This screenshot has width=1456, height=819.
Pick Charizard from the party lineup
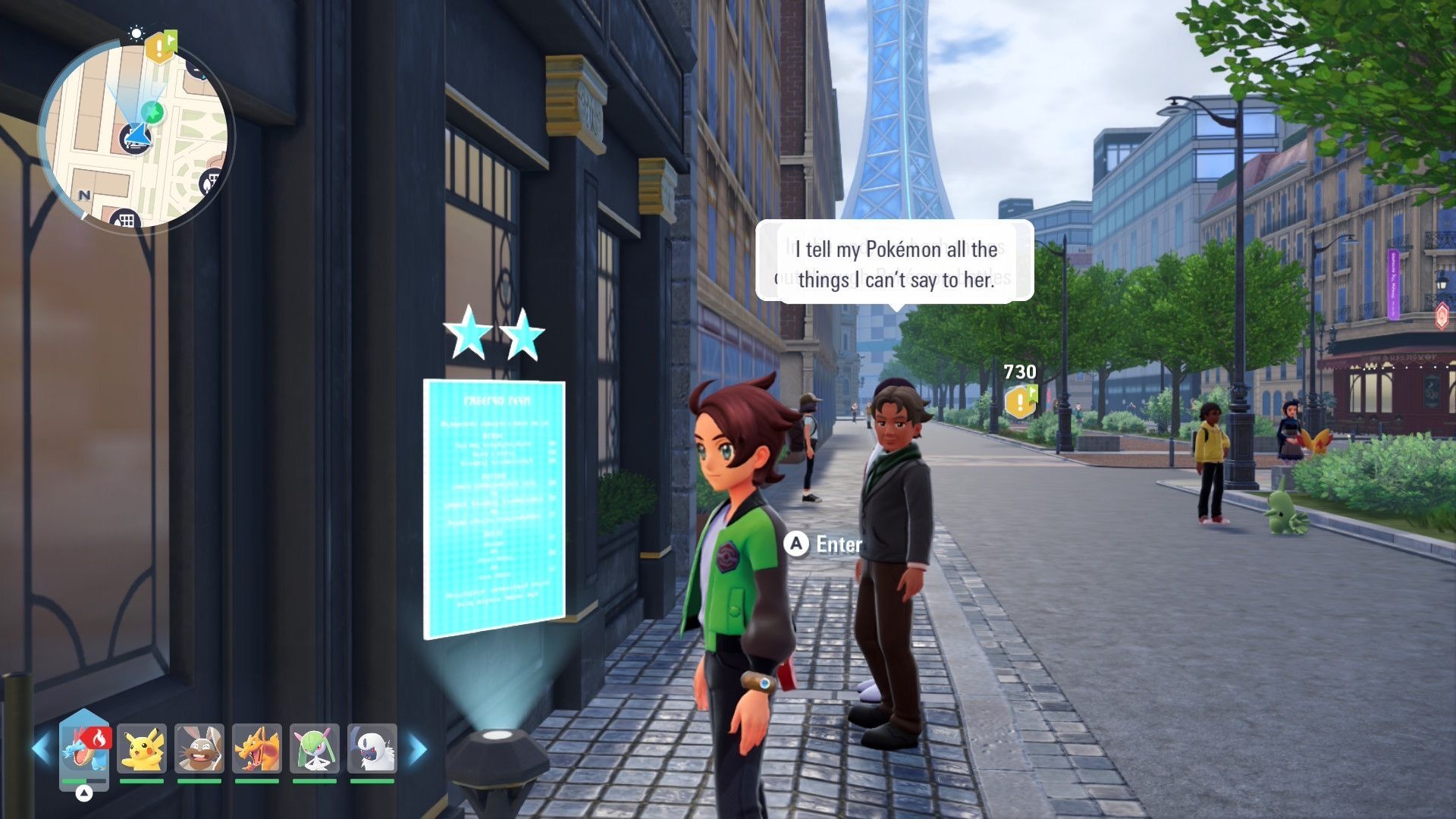(x=257, y=749)
